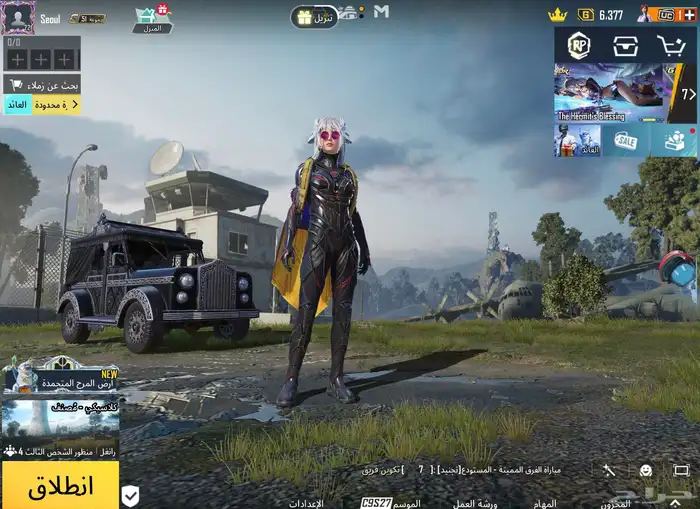Open the Royale Pass RP icon
This screenshot has height=509, width=700.
(578, 46)
